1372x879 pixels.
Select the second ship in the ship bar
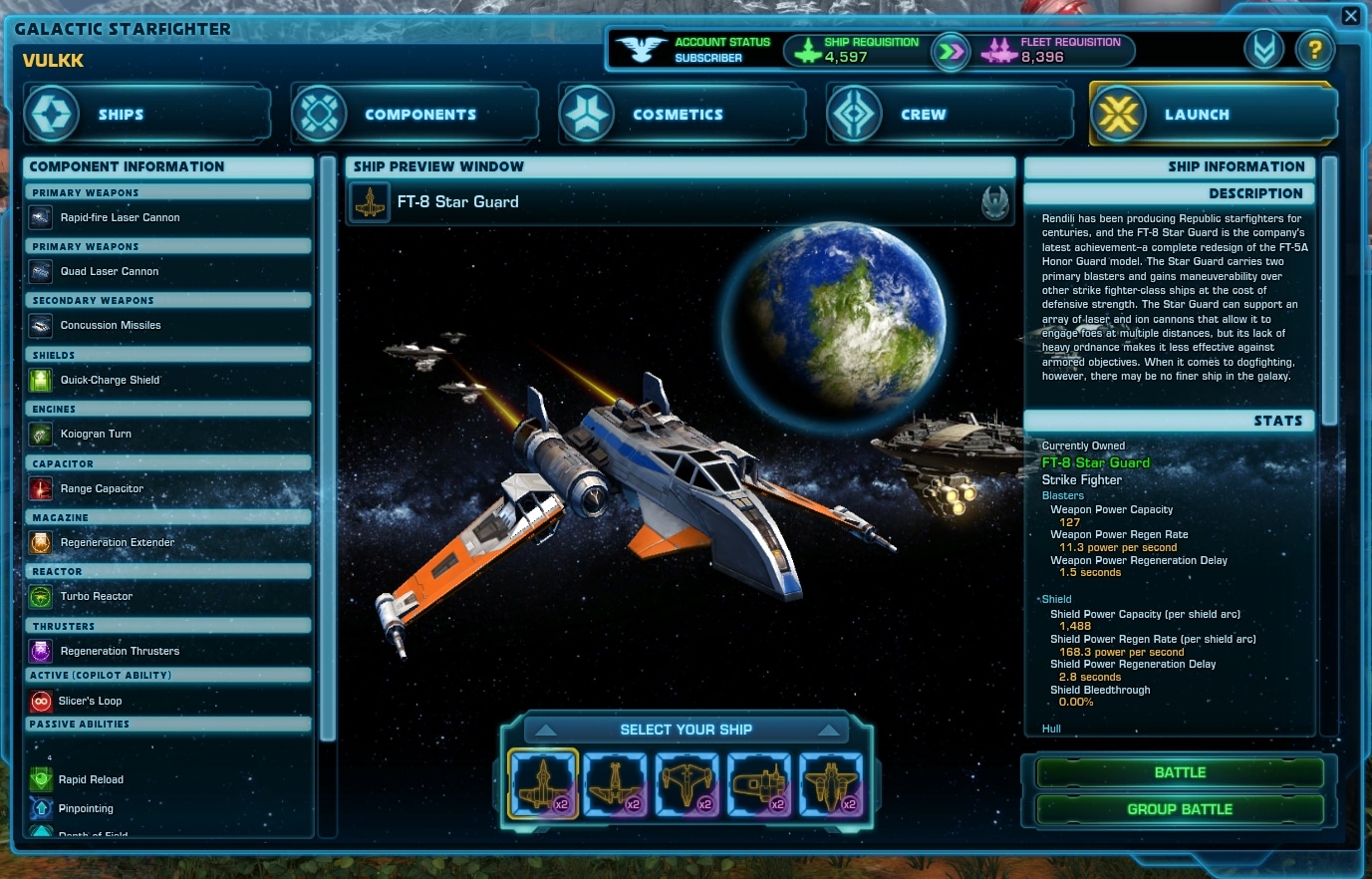point(615,786)
